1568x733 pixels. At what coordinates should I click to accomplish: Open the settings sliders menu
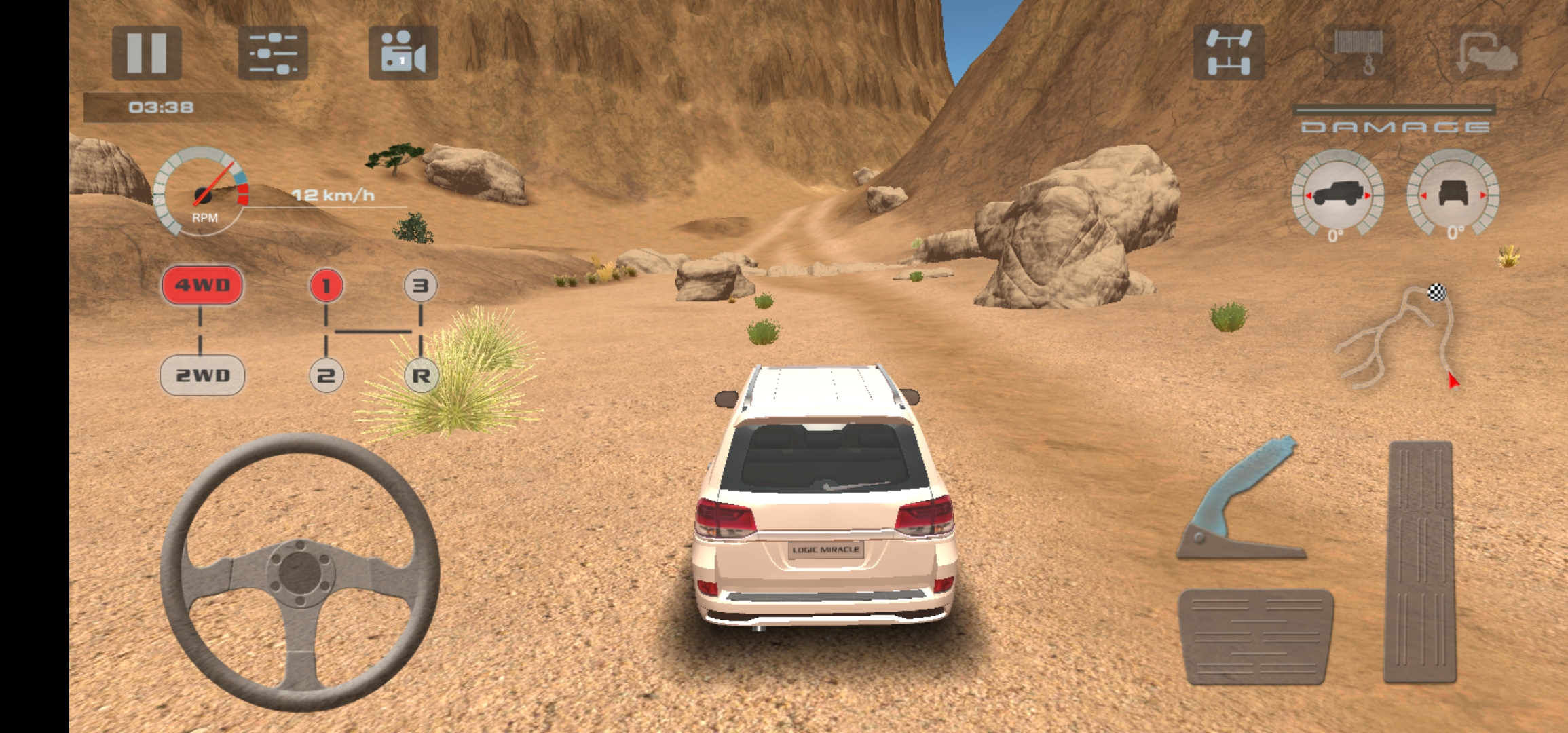(273, 52)
